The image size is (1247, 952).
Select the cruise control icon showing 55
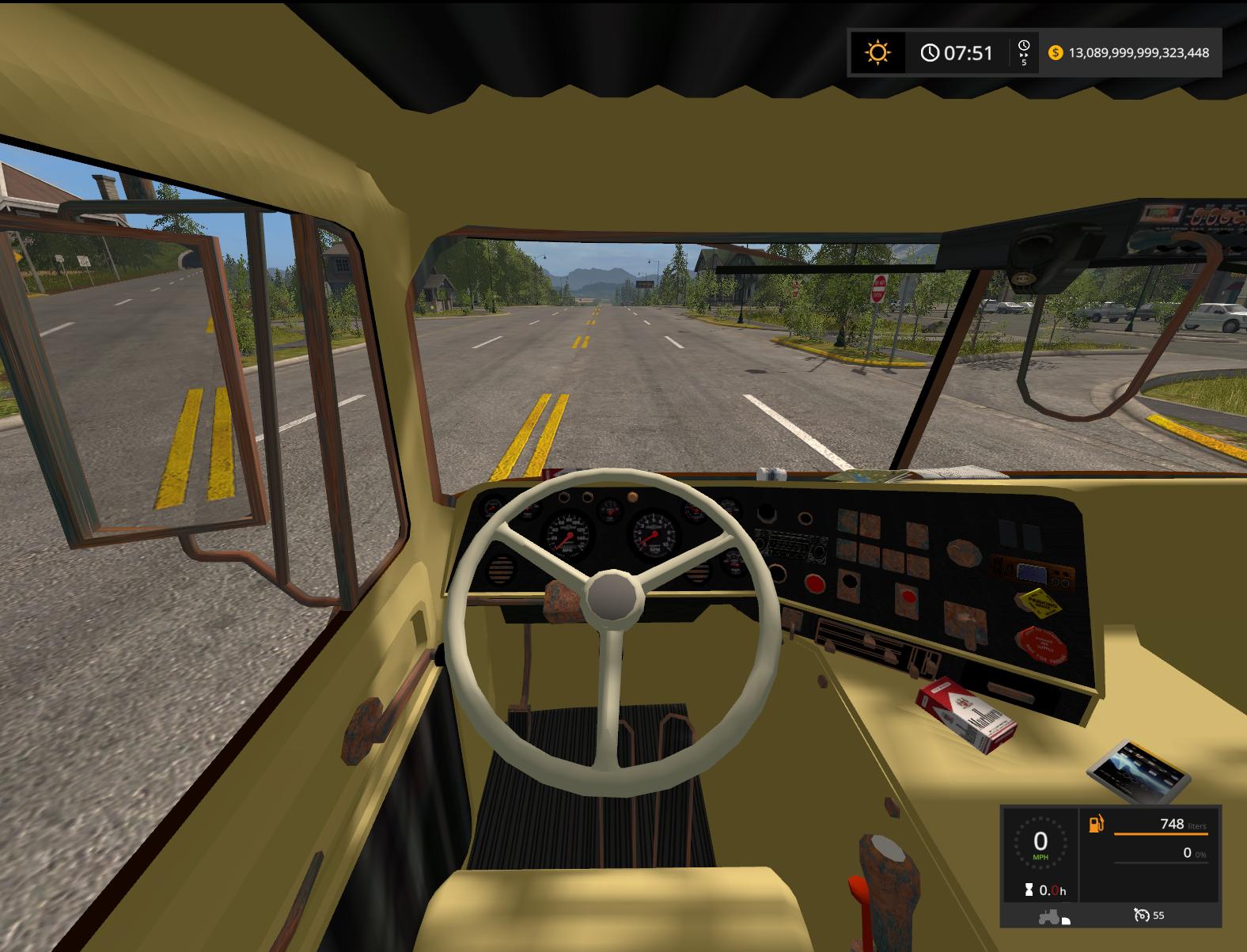coord(1142,916)
